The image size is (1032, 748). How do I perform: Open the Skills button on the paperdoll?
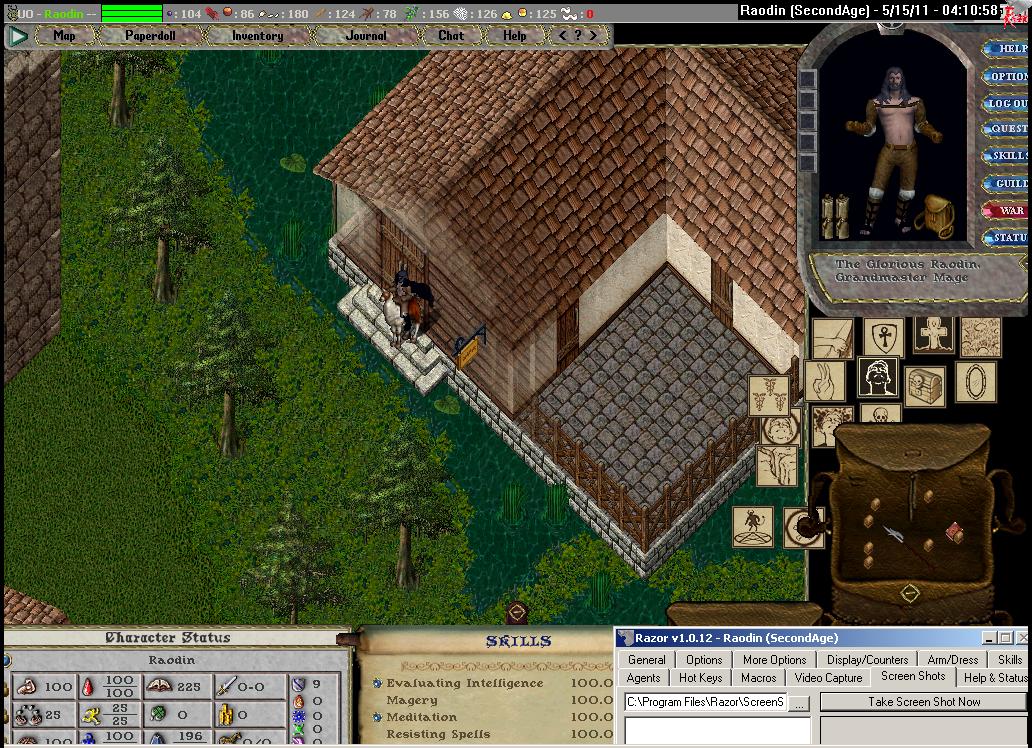click(1009, 157)
